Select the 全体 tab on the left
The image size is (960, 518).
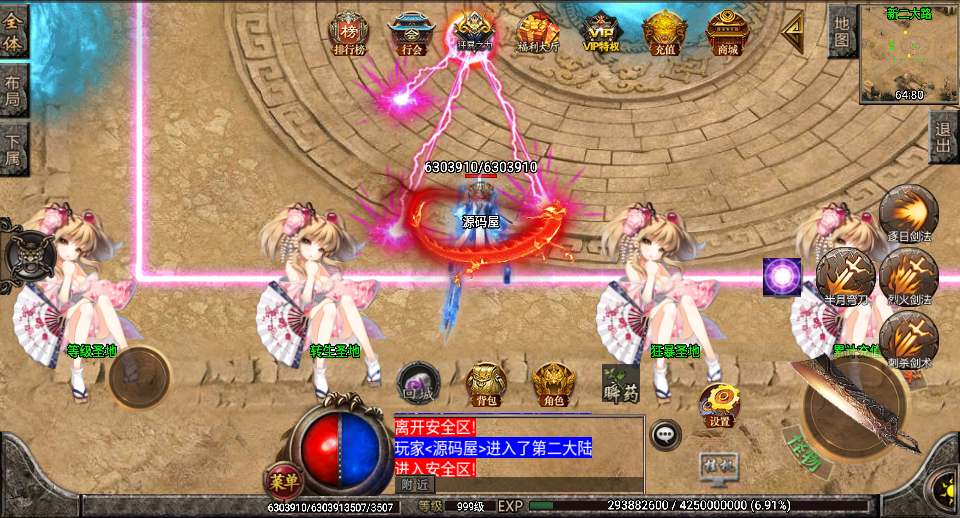[13, 31]
